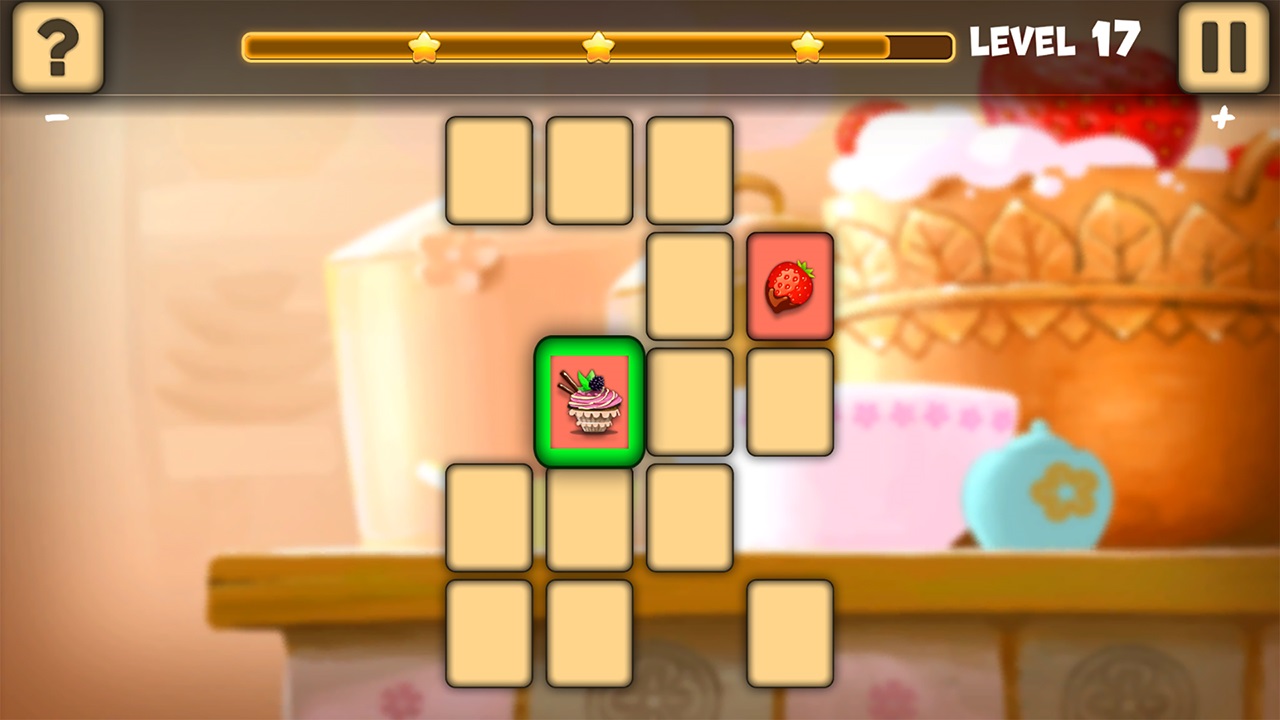Flip the card right of the cupcake
The width and height of the screenshot is (1280, 720).
point(689,400)
